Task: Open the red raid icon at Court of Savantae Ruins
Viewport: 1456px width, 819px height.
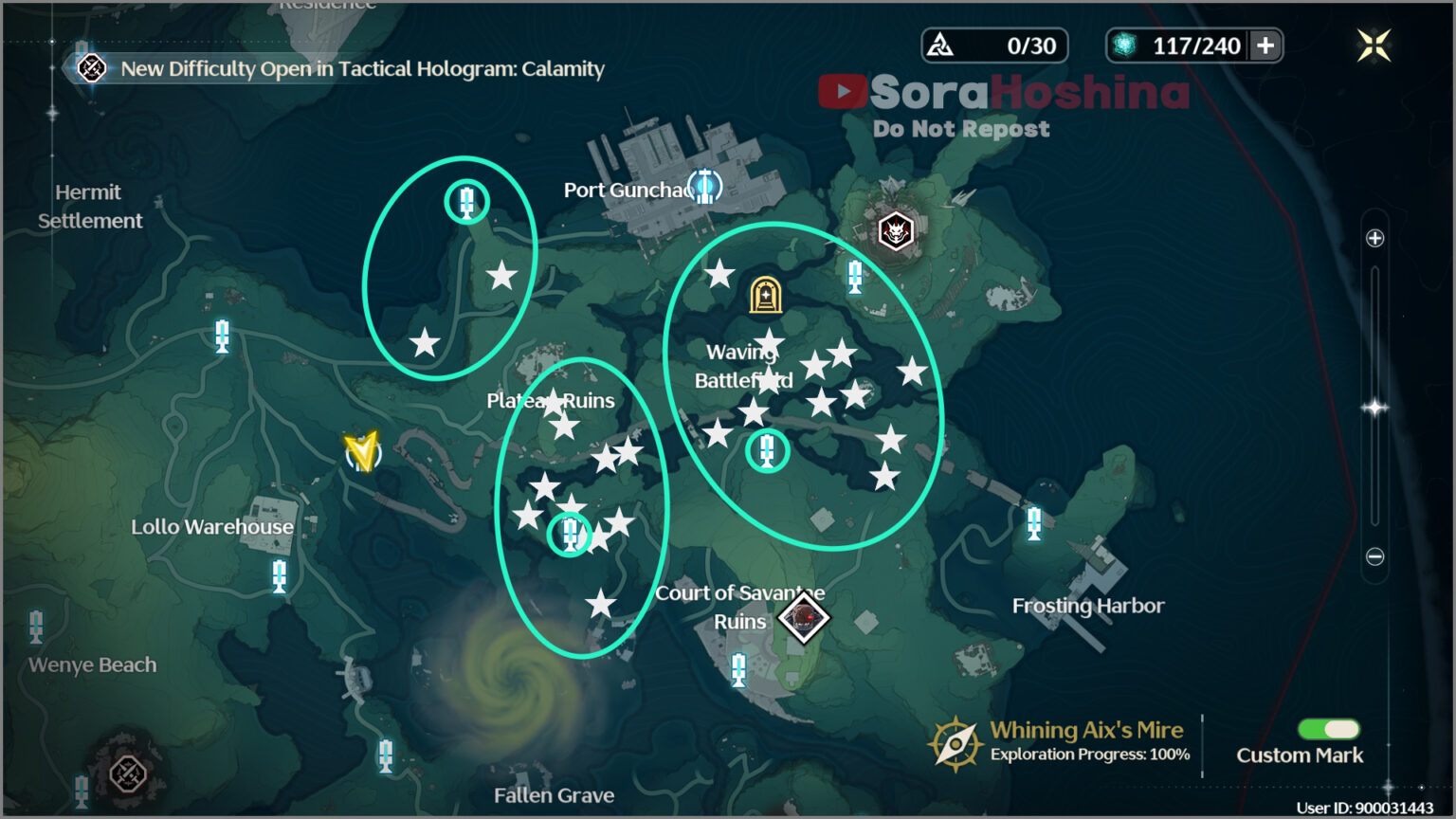Action: point(801,618)
